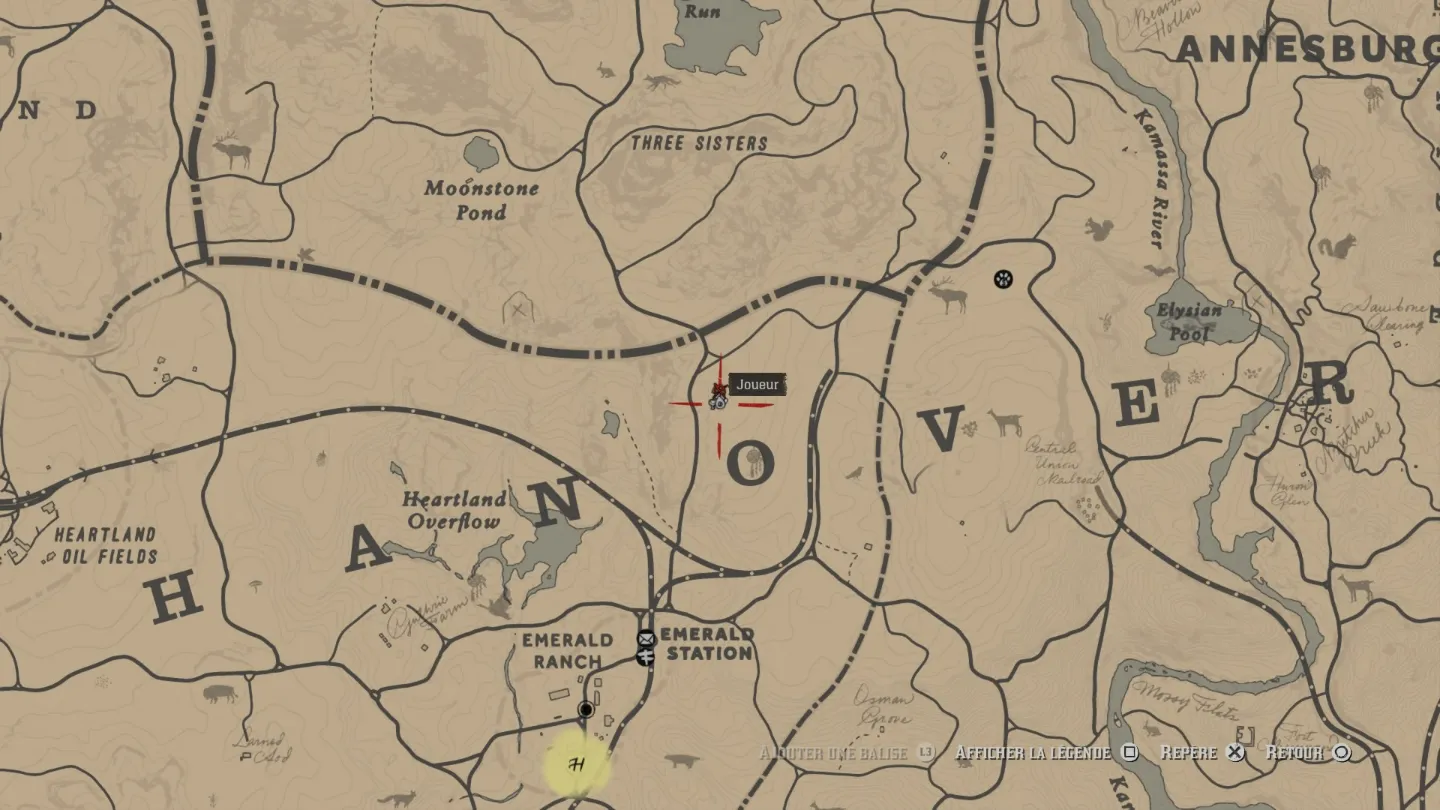This screenshot has height=810, width=1440.
Task: Show the map legend via Afficher la légende
Action: [x=1046, y=752]
